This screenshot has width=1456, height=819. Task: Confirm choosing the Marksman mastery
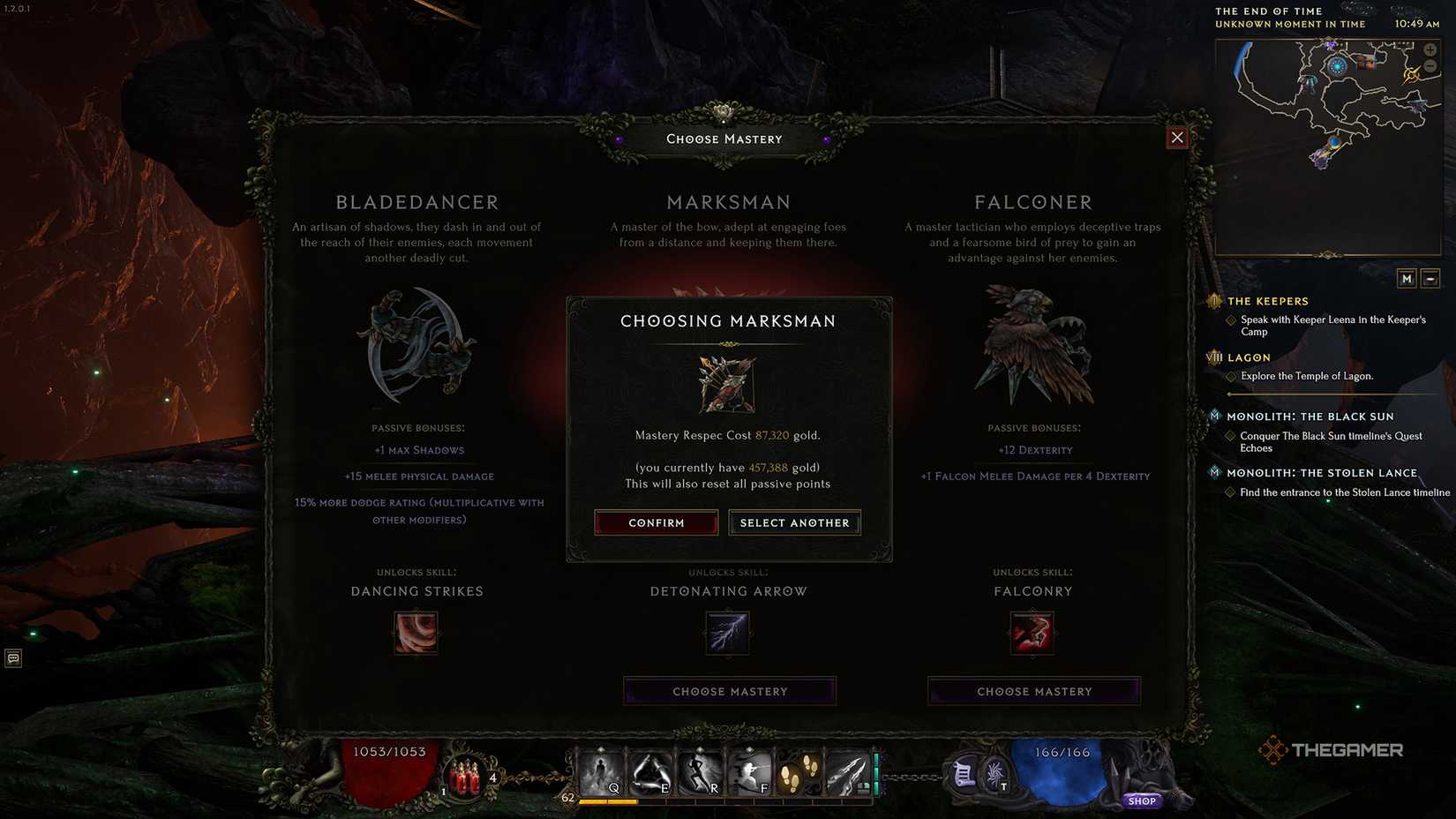tap(656, 522)
